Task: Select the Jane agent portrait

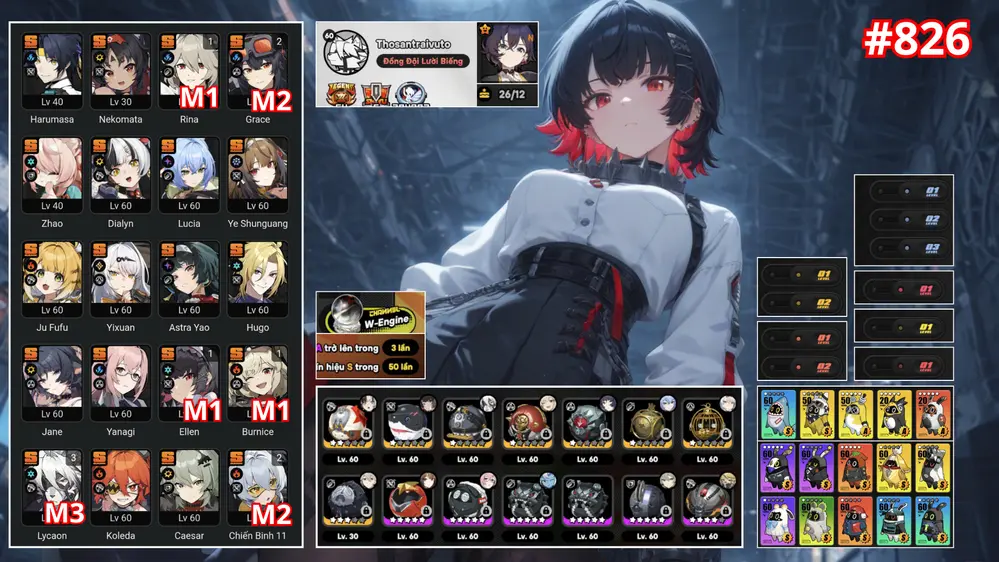Action: [52, 383]
